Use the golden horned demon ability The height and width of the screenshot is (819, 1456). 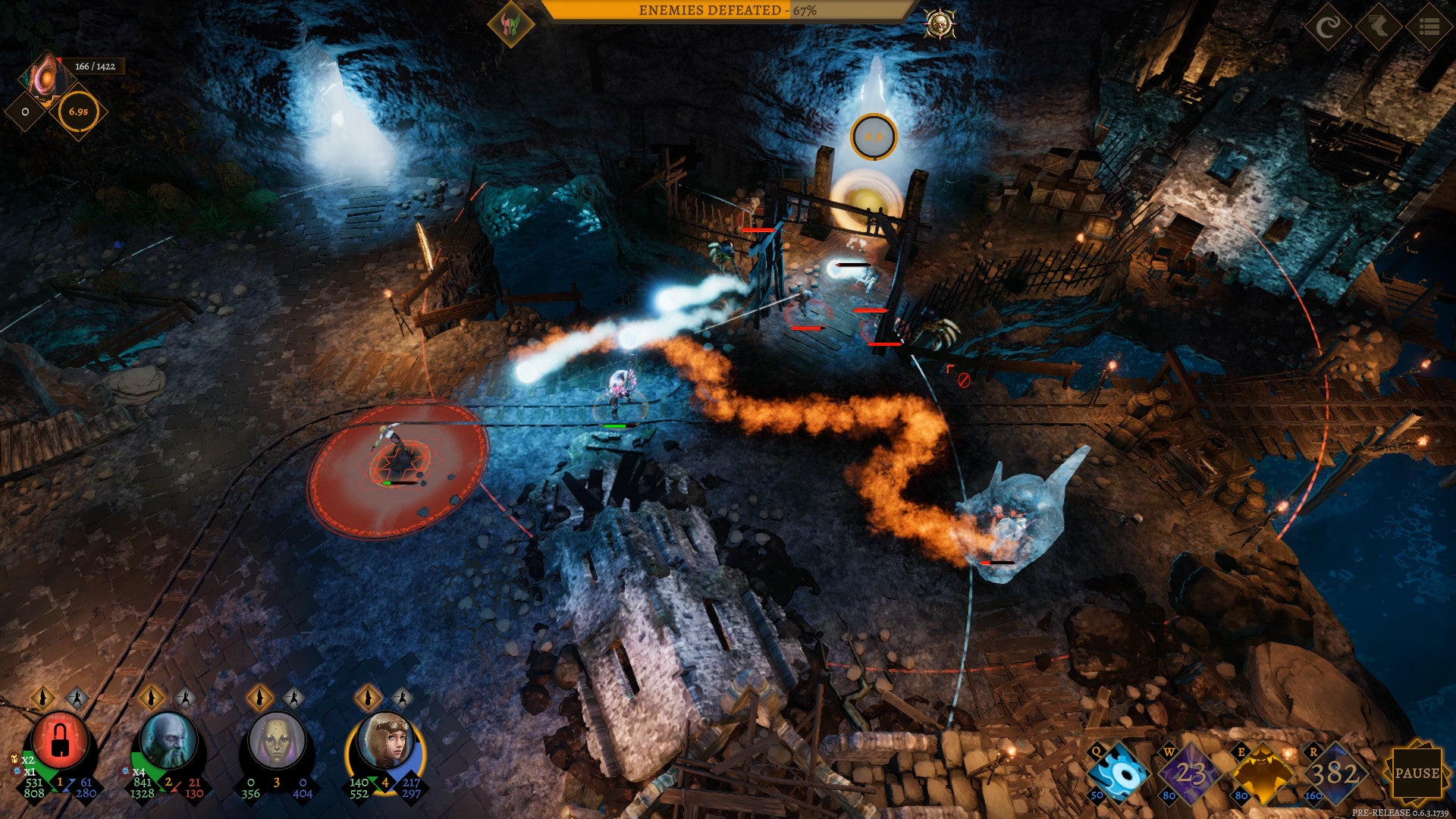[x=1262, y=774]
